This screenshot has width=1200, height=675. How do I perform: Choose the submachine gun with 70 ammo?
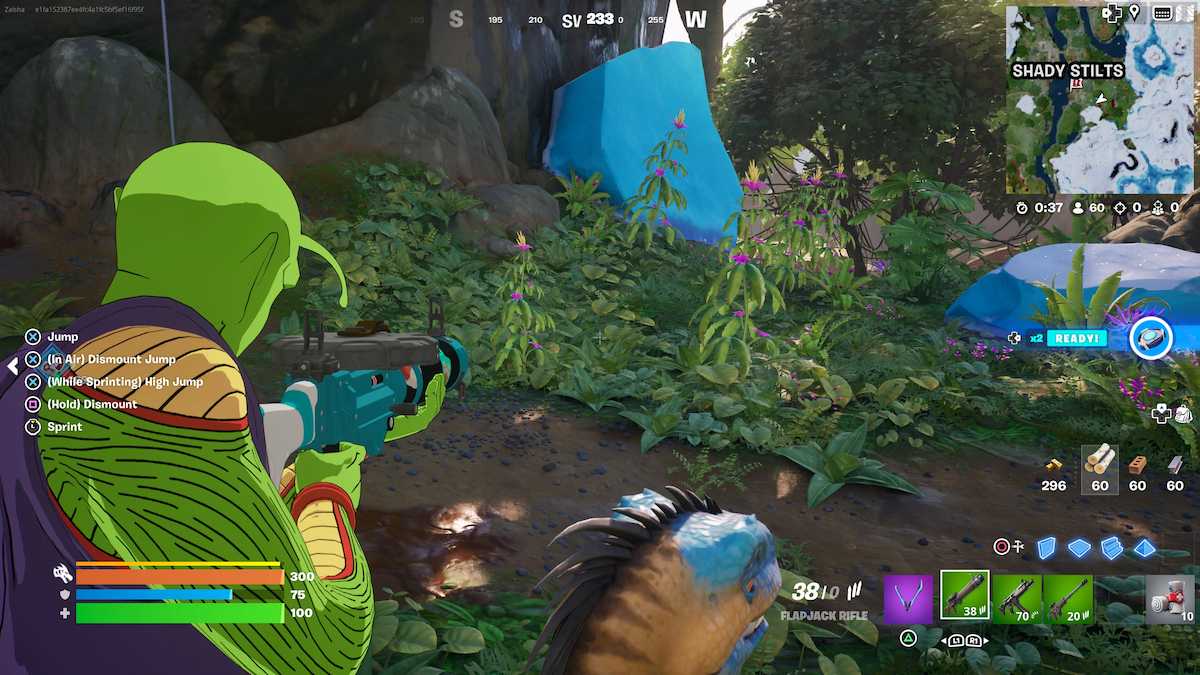(1017, 599)
